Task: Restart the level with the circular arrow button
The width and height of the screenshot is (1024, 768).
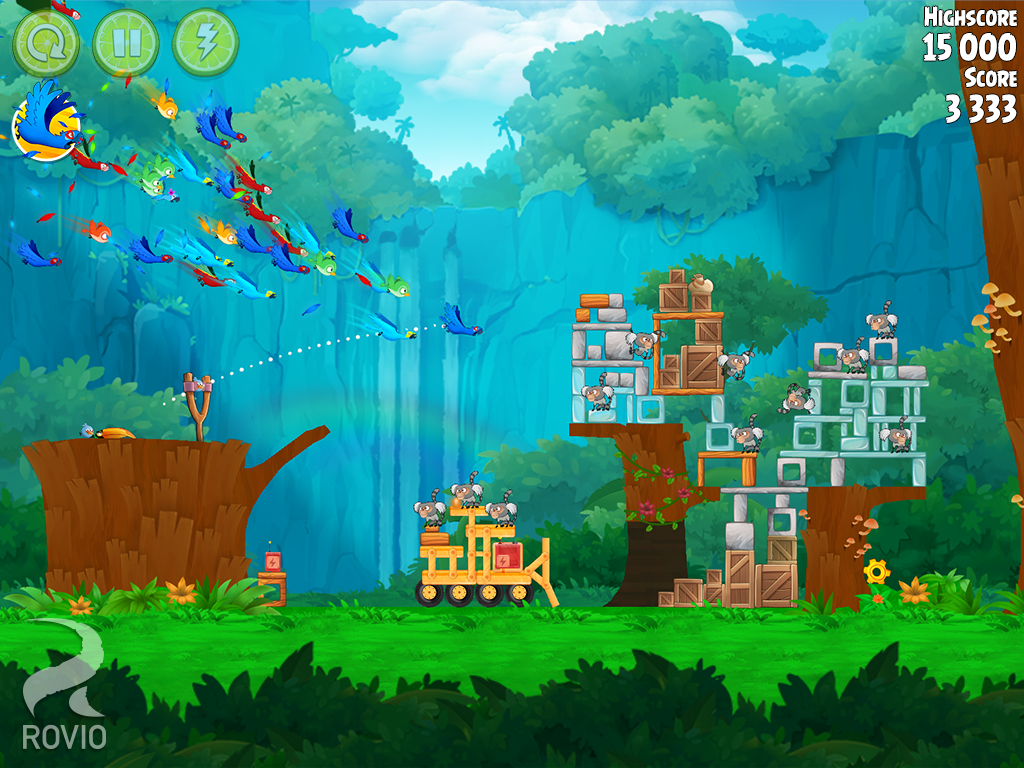Action: tap(45, 43)
